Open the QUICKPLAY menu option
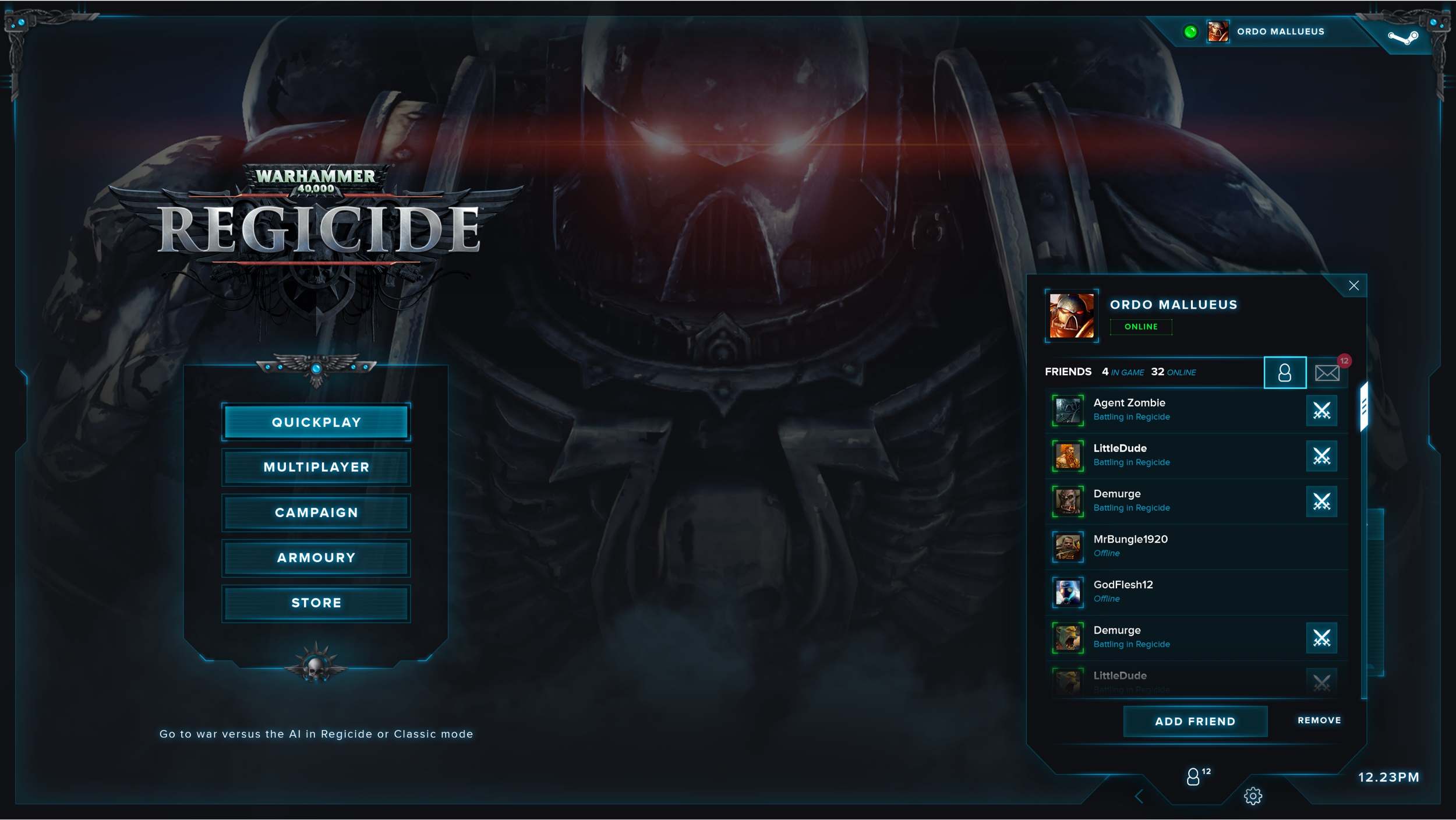The height and width of the screenshot is (820, 1456). pyautogui.click(x=316, y=422)
